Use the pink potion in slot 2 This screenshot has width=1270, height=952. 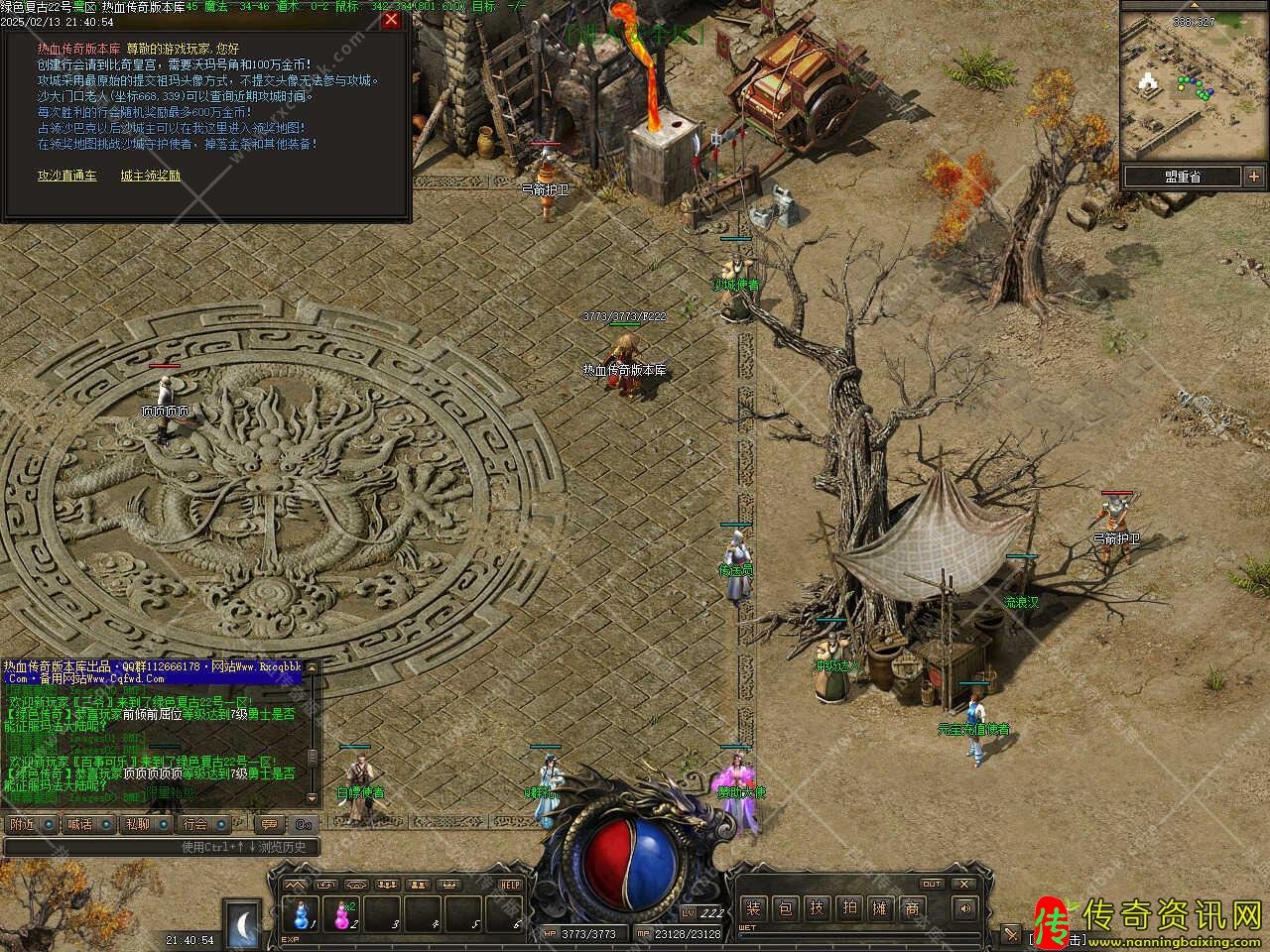[x=343, y=913]
